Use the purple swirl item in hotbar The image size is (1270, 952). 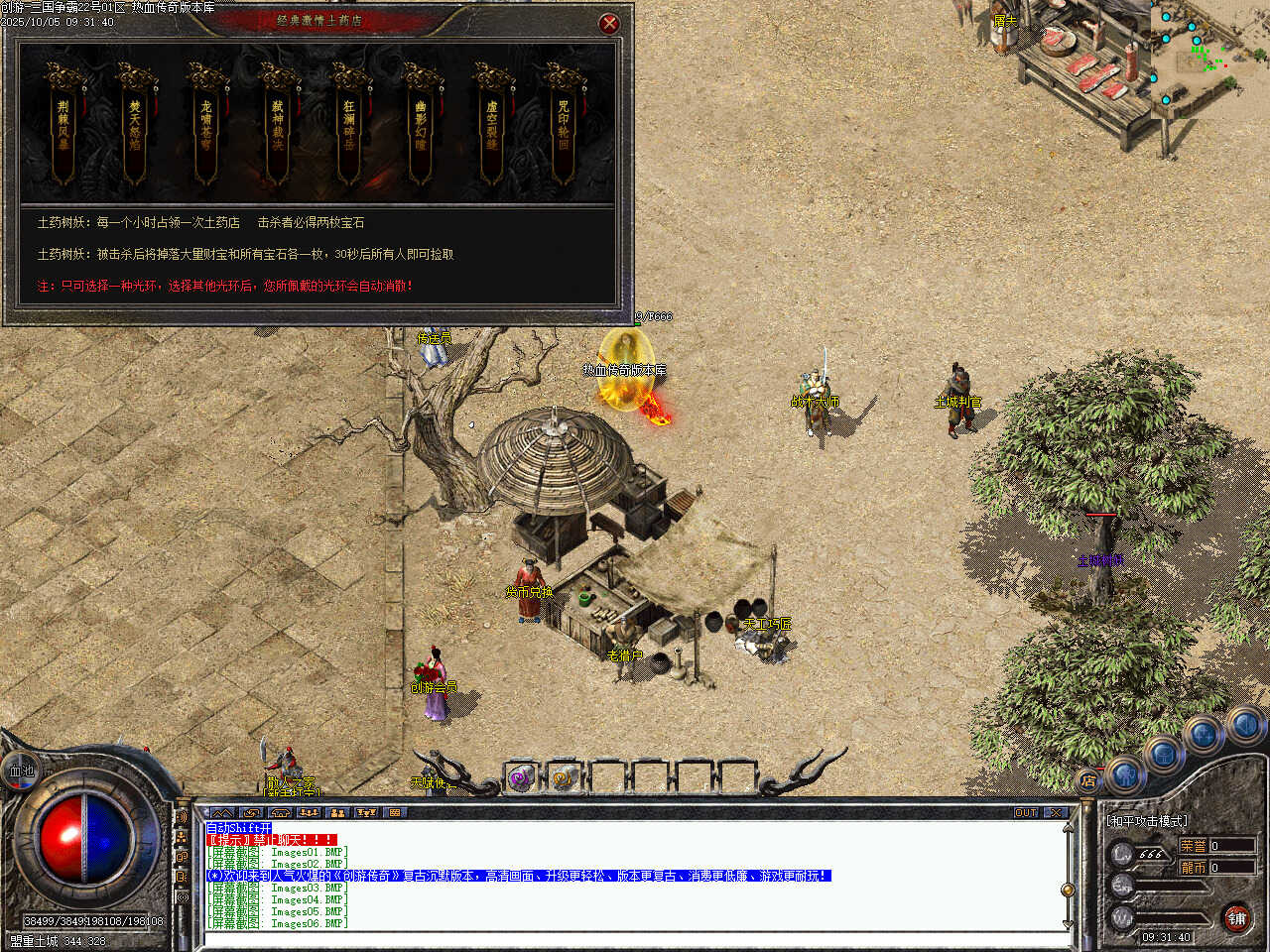(520, 778)
